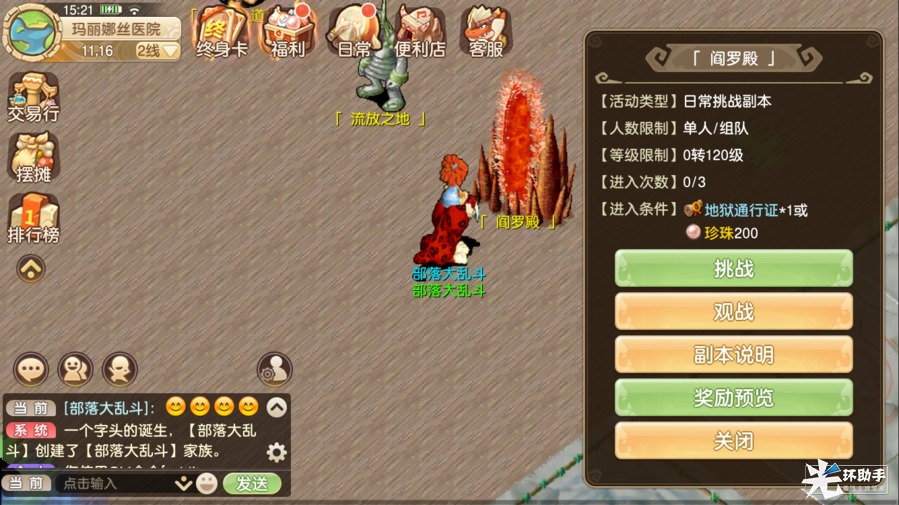899x505 pixels.
Task: Open the 摆摊 stall icon
Action: pyautogui.click(x=33, y=158)
